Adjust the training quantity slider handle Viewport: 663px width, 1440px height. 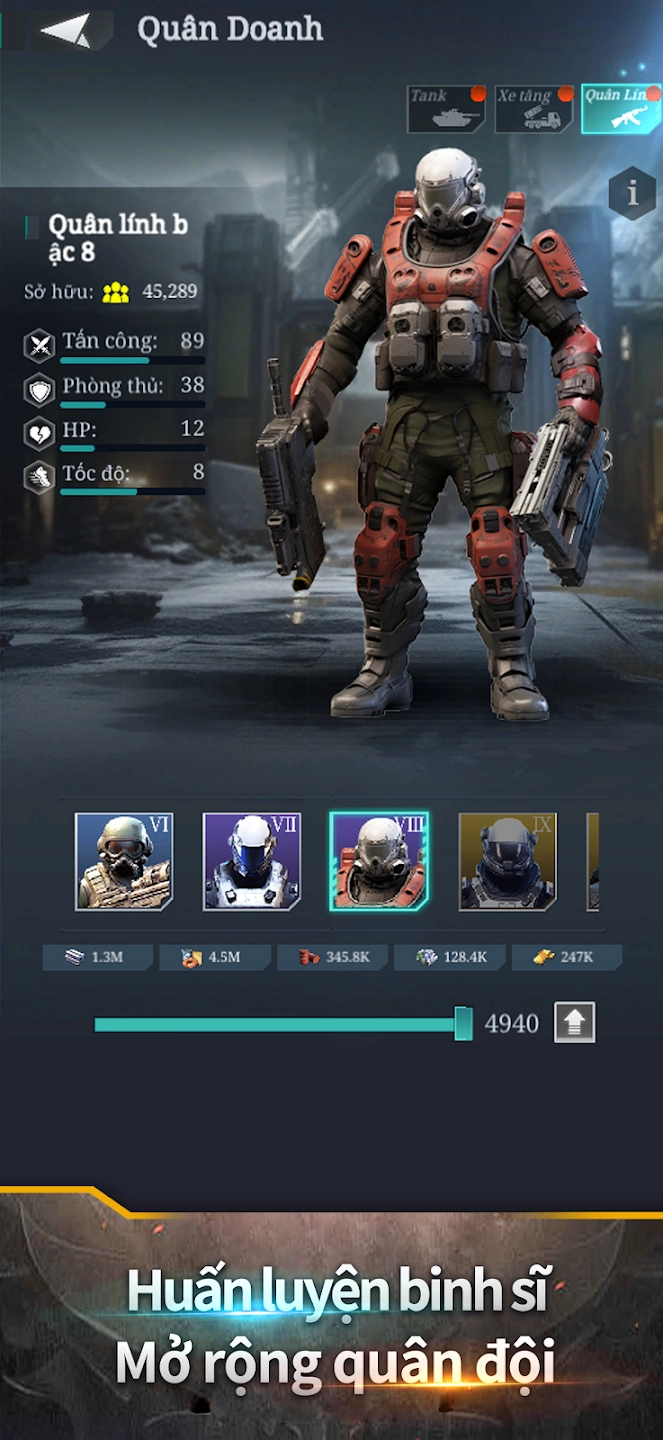coord(463,1024)
